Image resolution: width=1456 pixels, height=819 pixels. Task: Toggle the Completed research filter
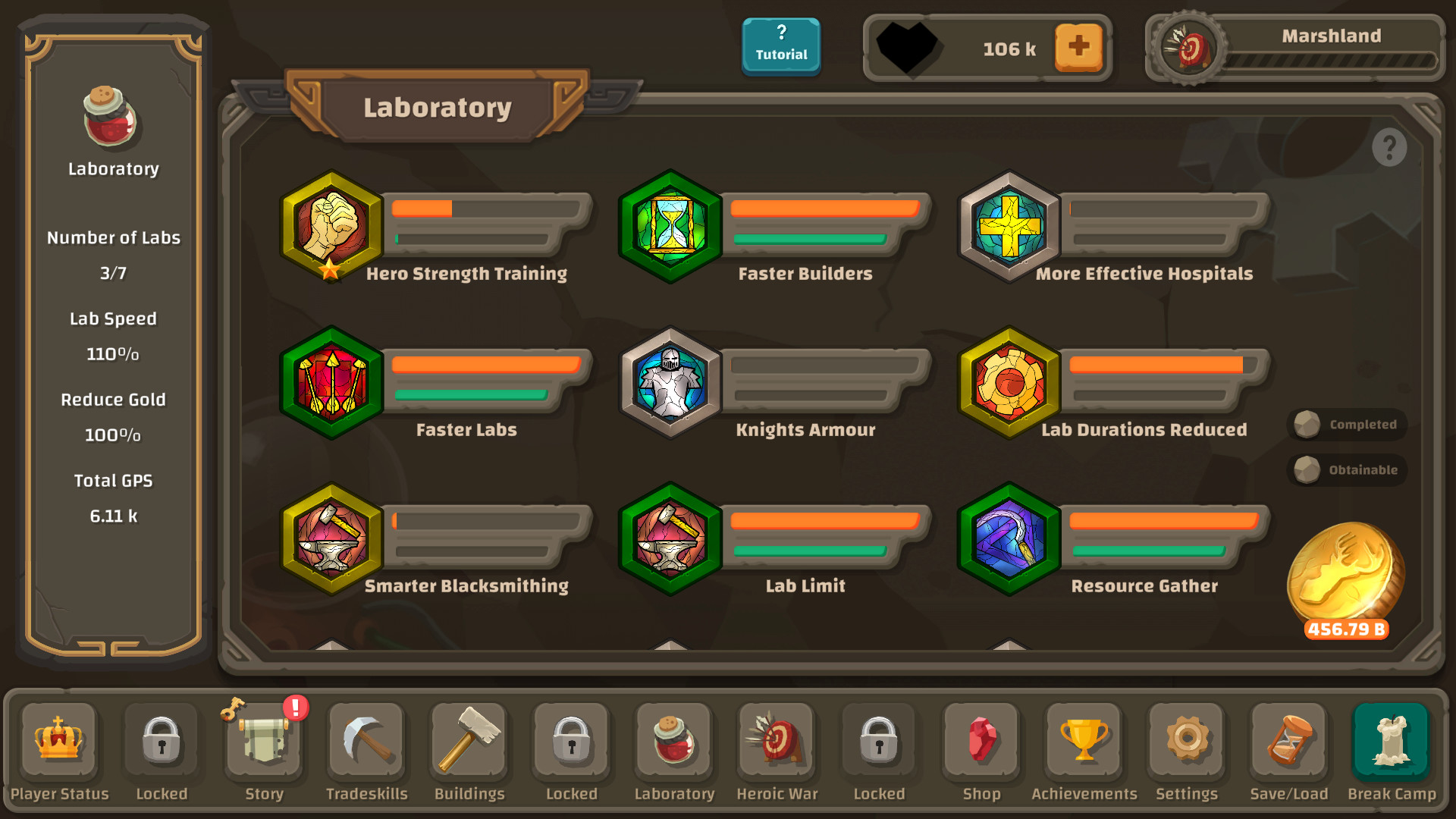coord(1346,425)
